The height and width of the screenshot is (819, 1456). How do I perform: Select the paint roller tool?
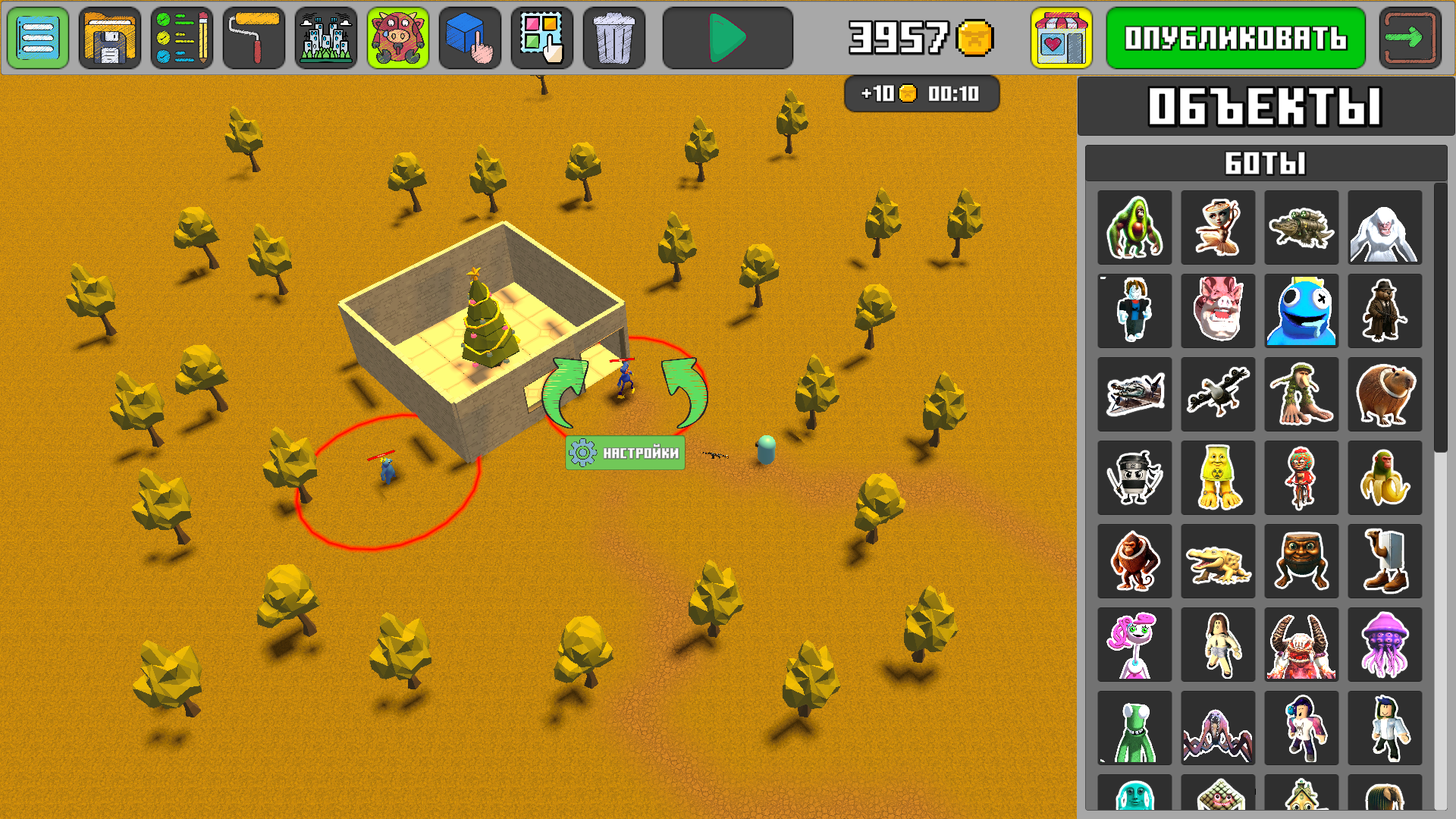pos(253,36)
